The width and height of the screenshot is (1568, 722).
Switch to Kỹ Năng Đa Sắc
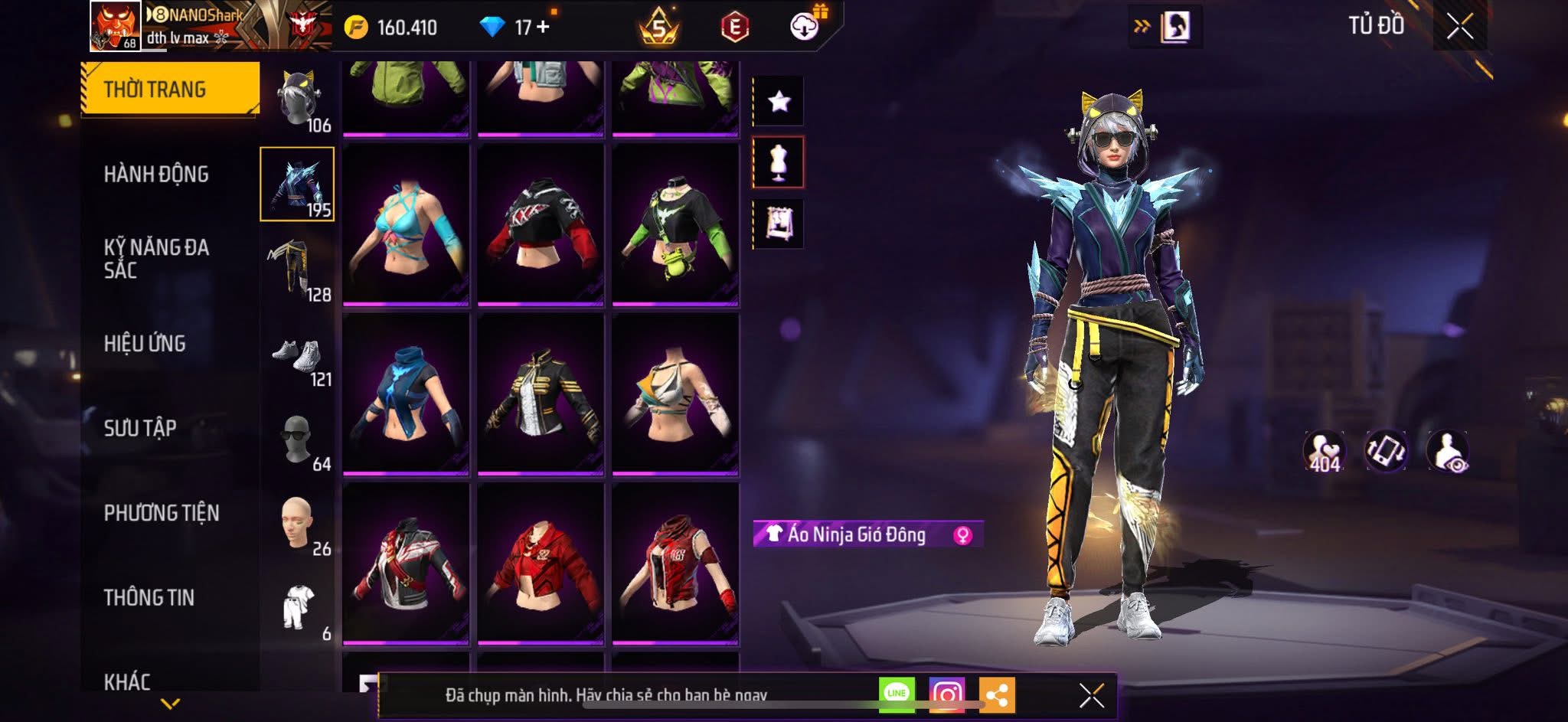(156, 258)
